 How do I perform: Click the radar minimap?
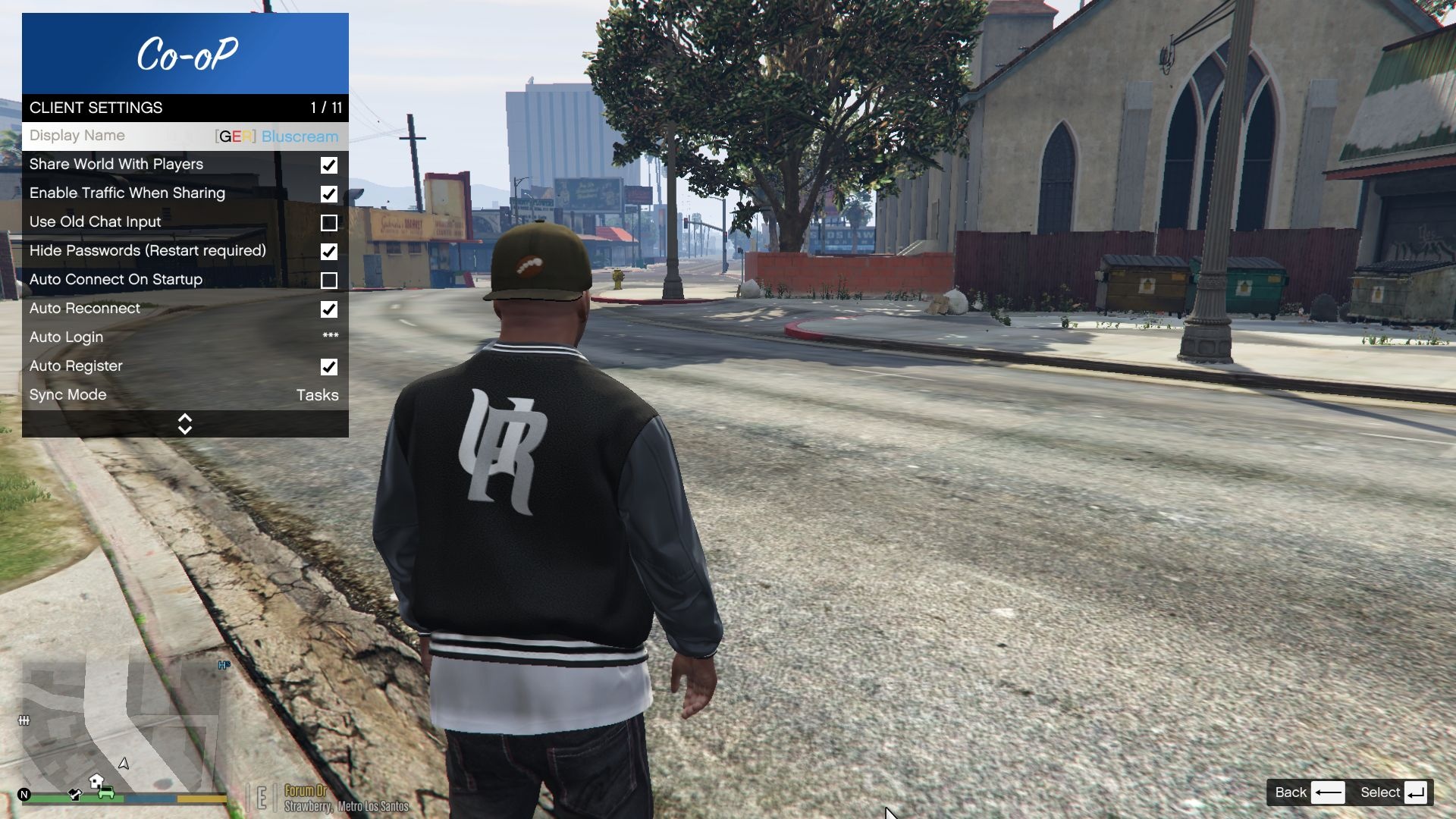coord(121,728)
